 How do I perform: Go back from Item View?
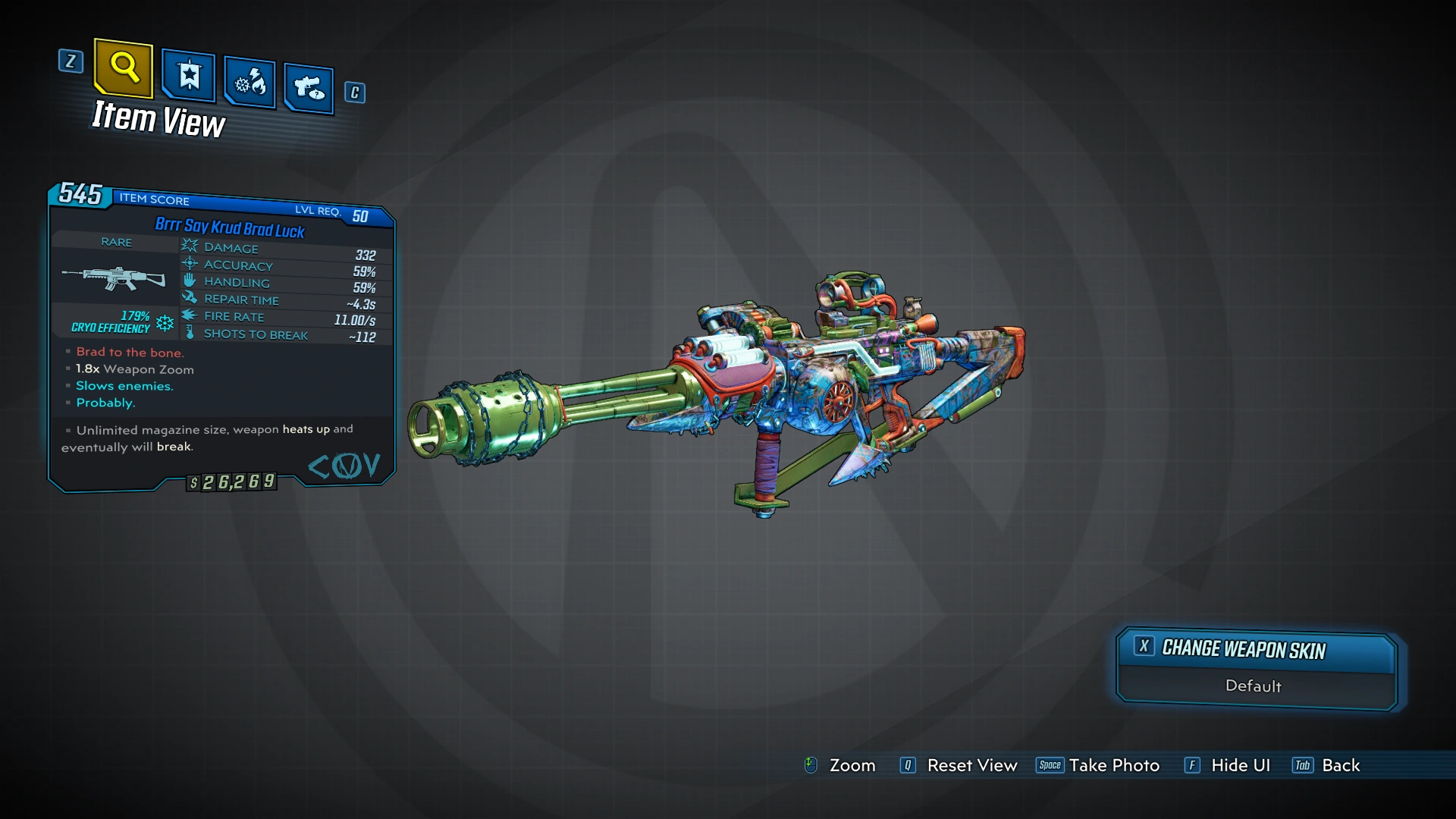(x=1340, y=766)
